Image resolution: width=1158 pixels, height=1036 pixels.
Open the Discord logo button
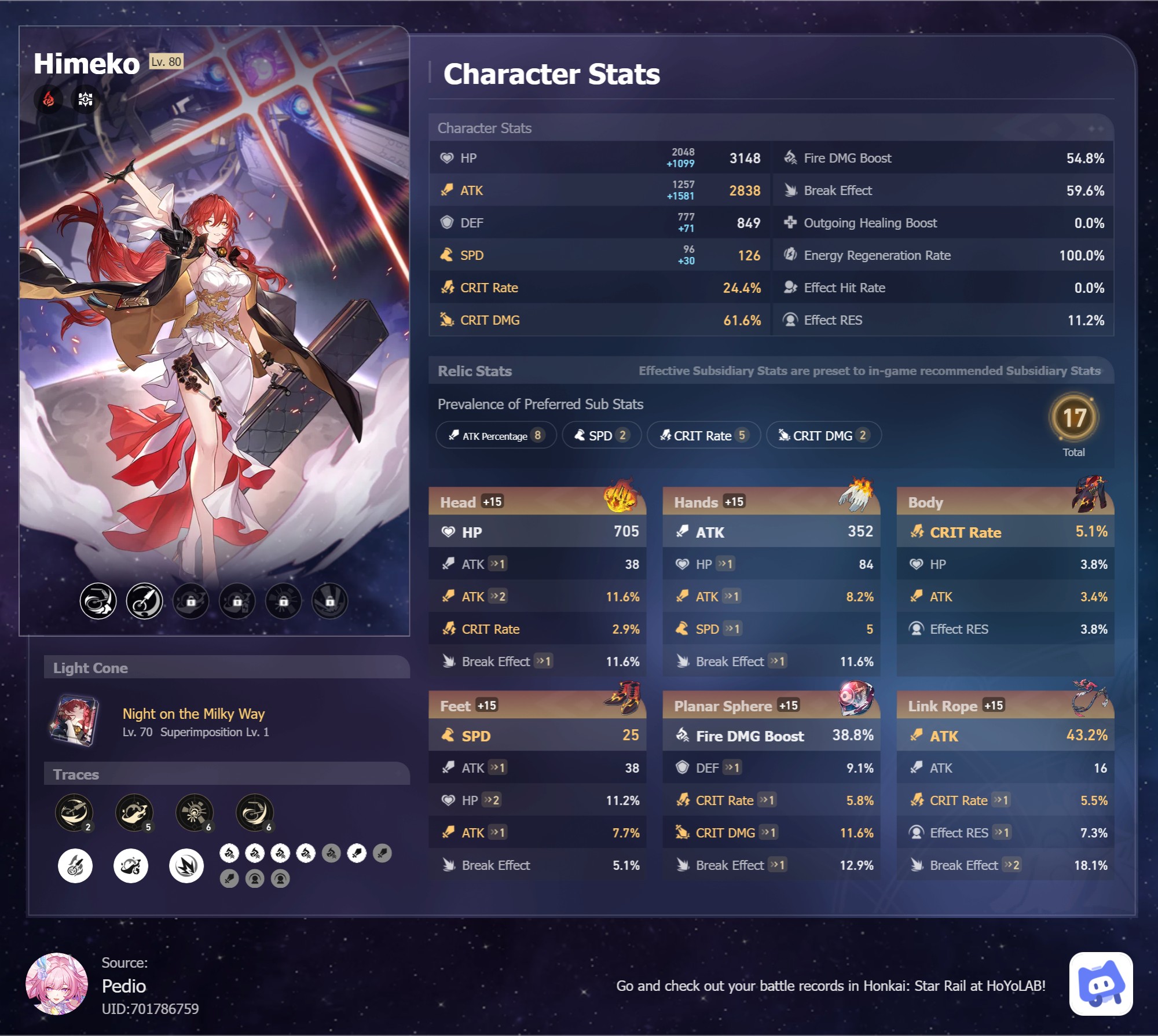(1101, 983)
